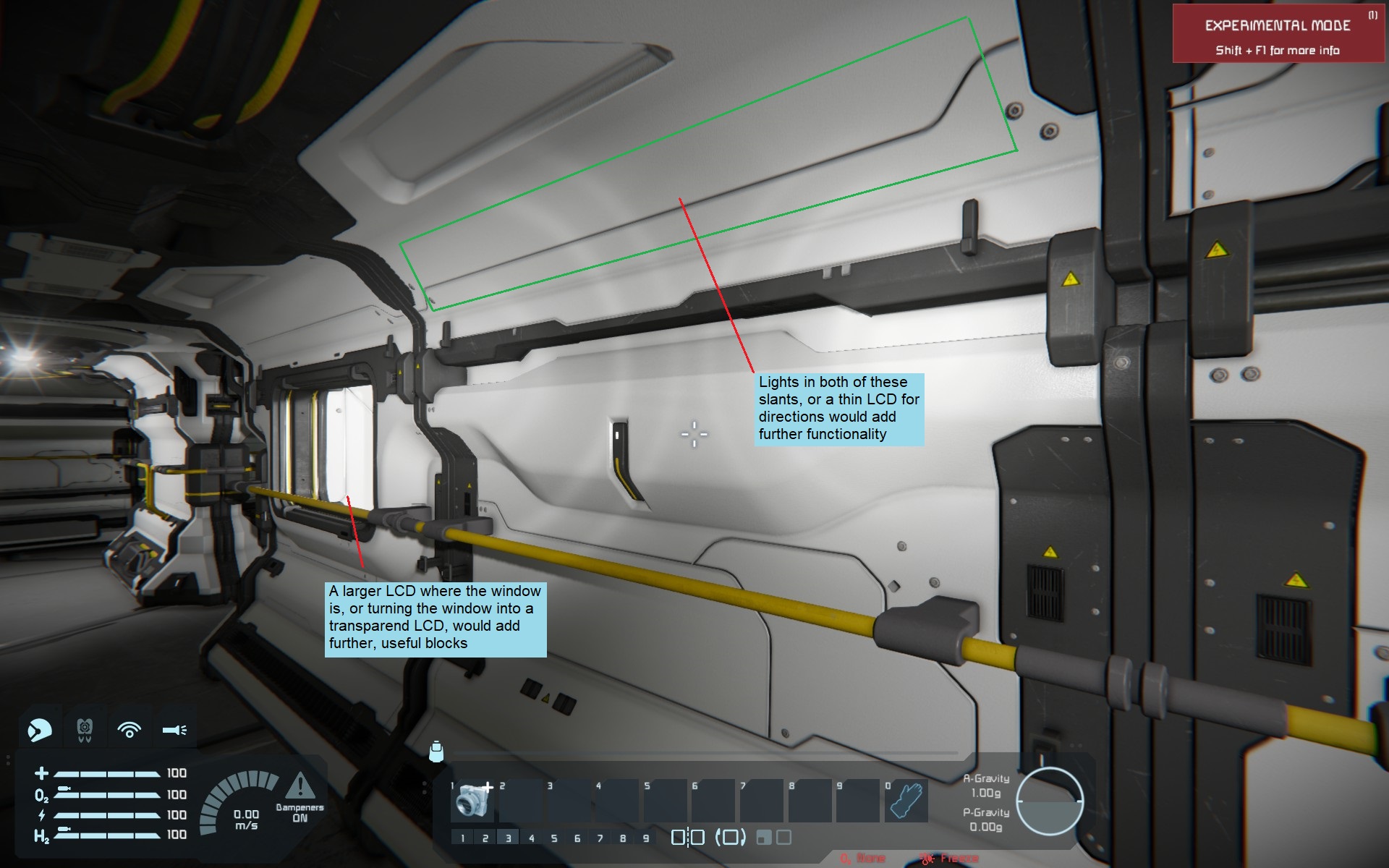Screen dimensions: 1389x868
Task: Toggle the flashlight icon
Action: (x=174, y=730)
